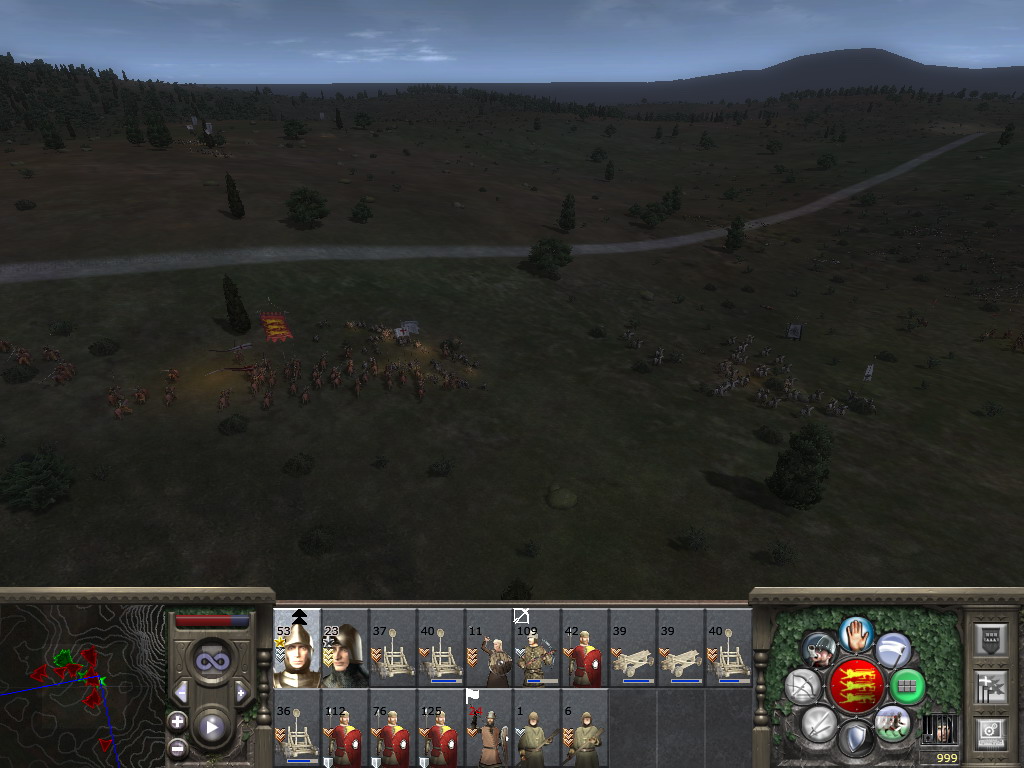This screenshot has height=768, width=1024.
Task: Click the red three-lions faction emblem
Action: click(x=855, y=686)
